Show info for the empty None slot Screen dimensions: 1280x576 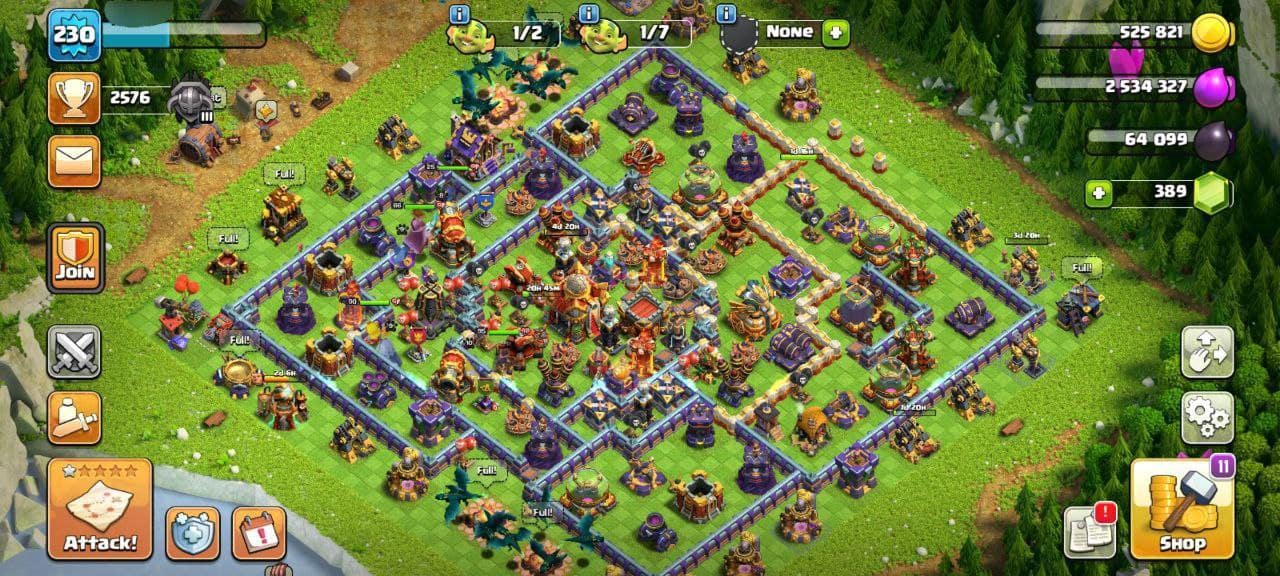tap(726, 14)
